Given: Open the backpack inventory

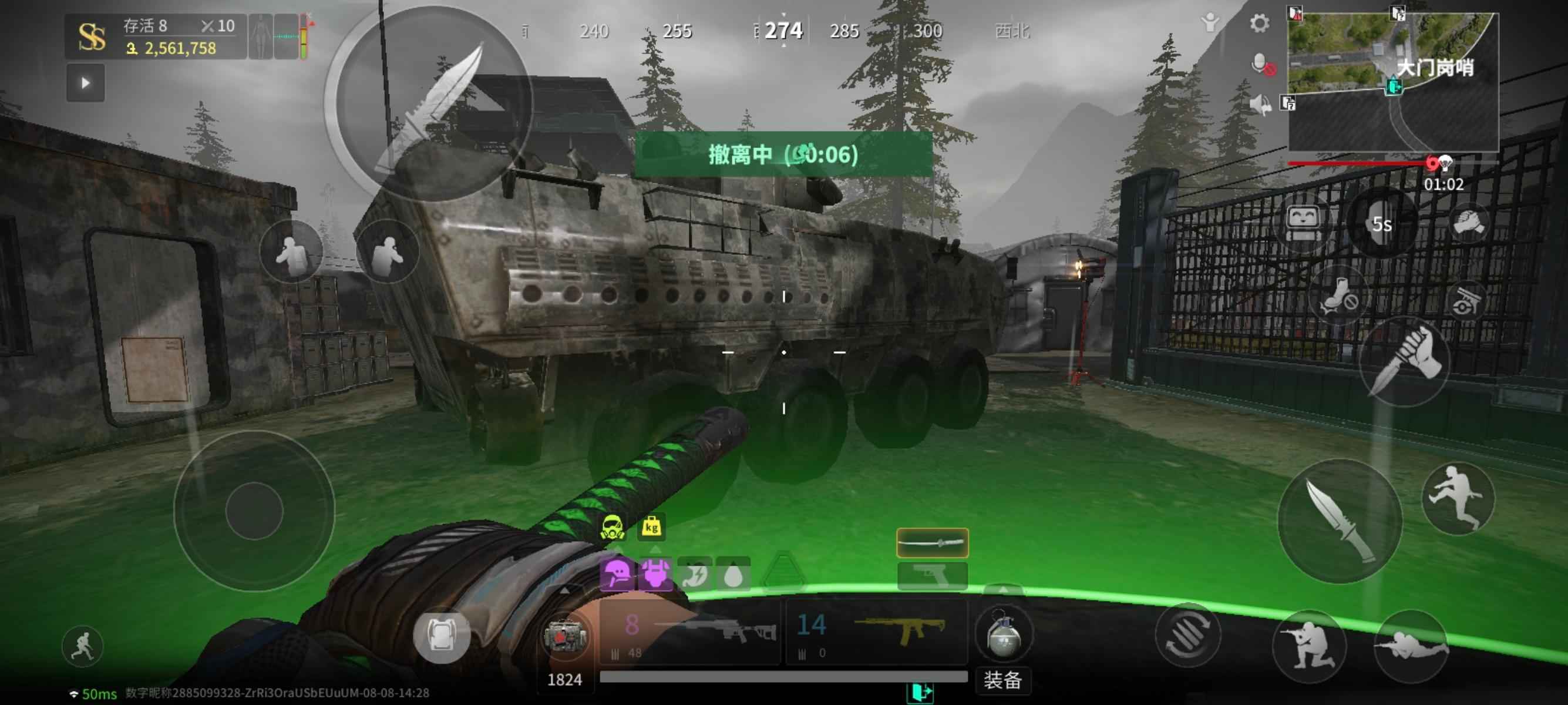Looking at the screenshot, I should point(441,635).
